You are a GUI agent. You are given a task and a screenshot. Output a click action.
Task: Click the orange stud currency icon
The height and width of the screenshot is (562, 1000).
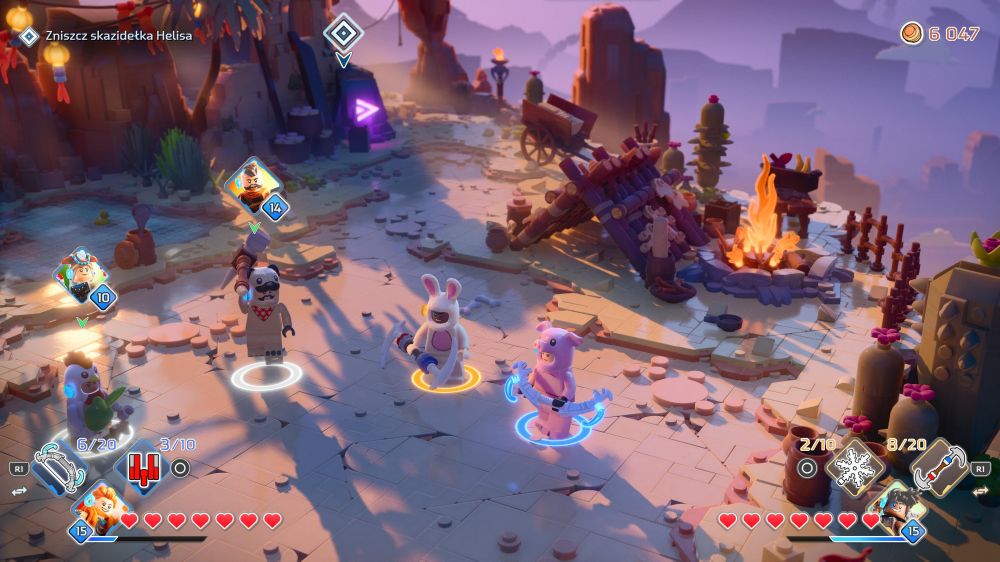(x=911, y=33)
